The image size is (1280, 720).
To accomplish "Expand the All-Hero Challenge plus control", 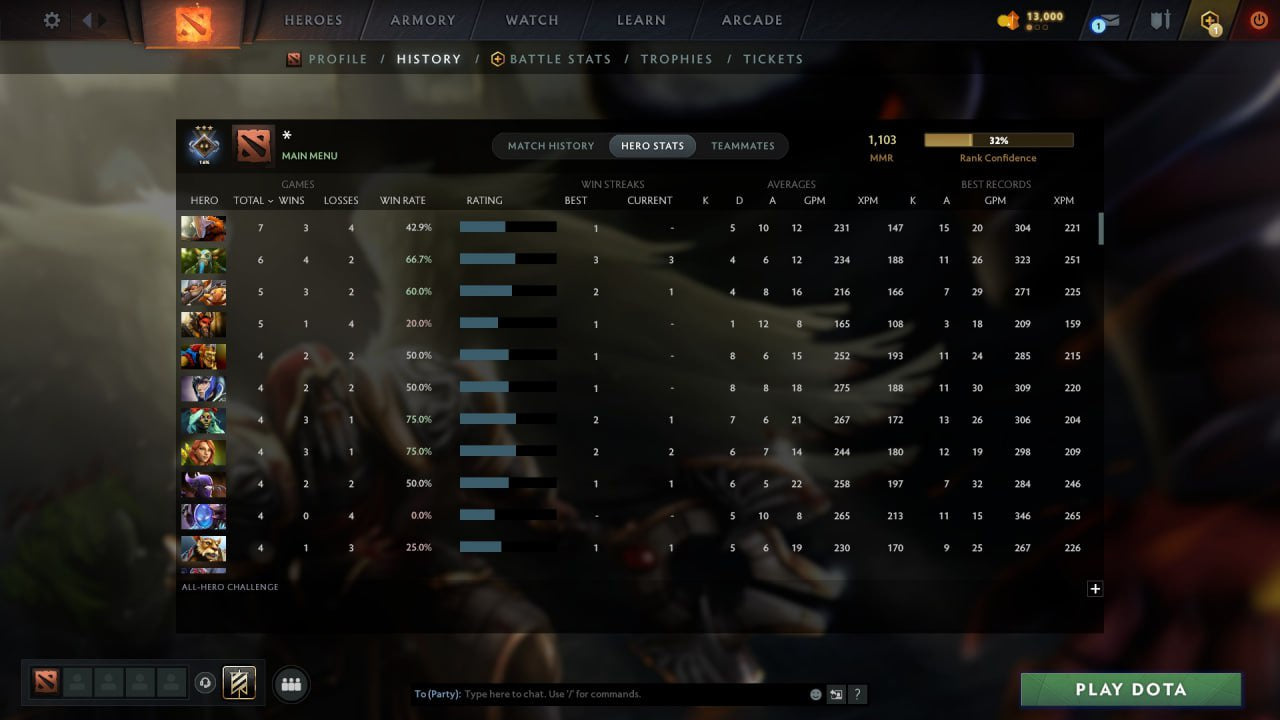I will tap(1095, 589).
